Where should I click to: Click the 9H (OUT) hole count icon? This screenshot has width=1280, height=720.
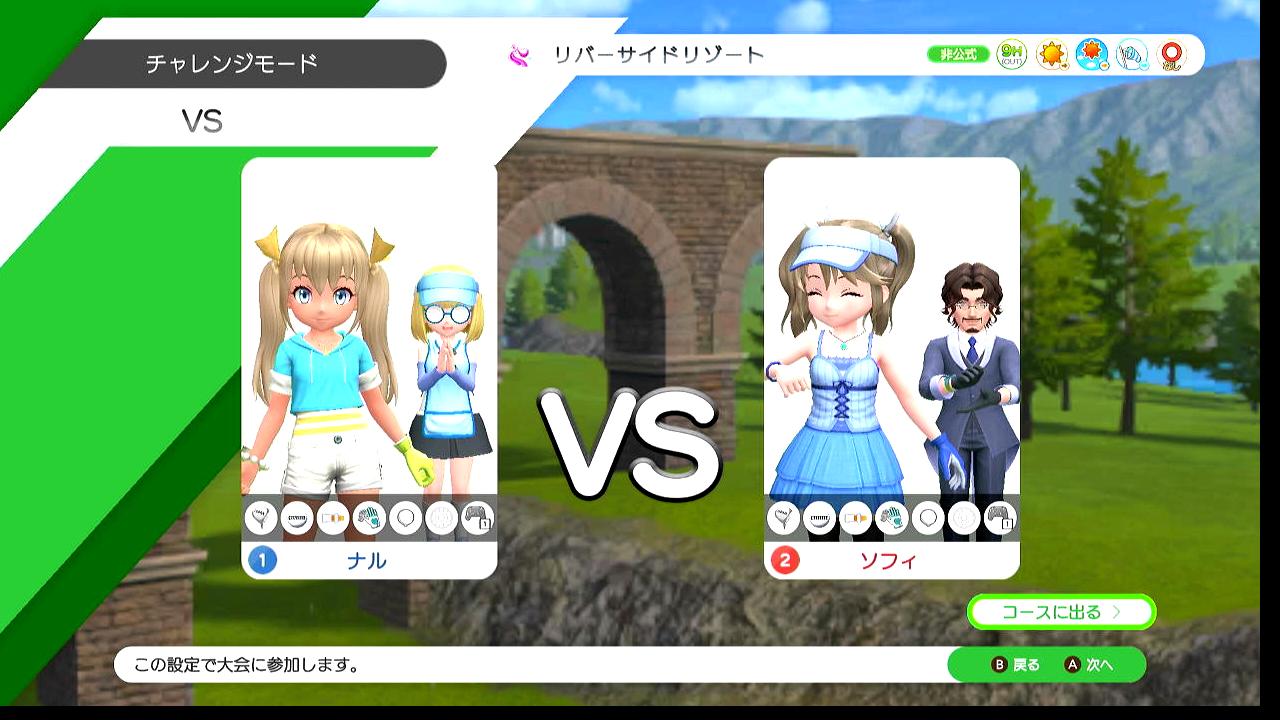[1012, 55]
